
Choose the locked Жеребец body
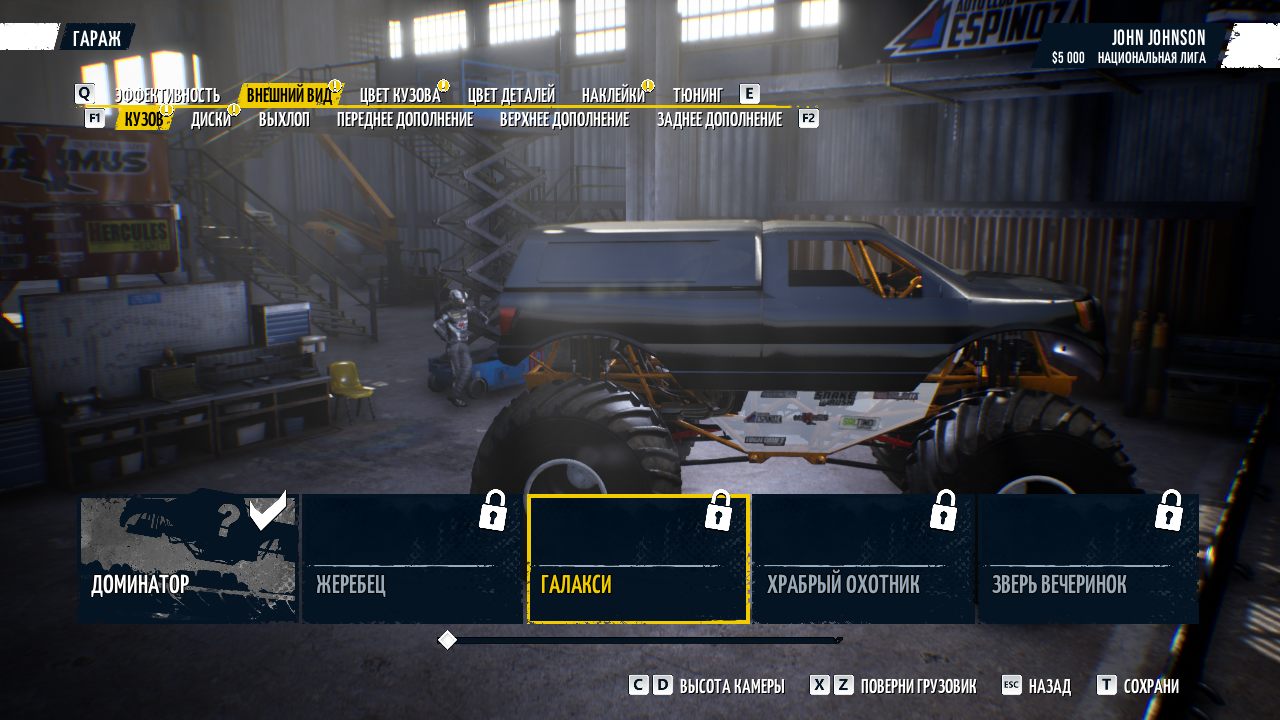coord(412,559)
